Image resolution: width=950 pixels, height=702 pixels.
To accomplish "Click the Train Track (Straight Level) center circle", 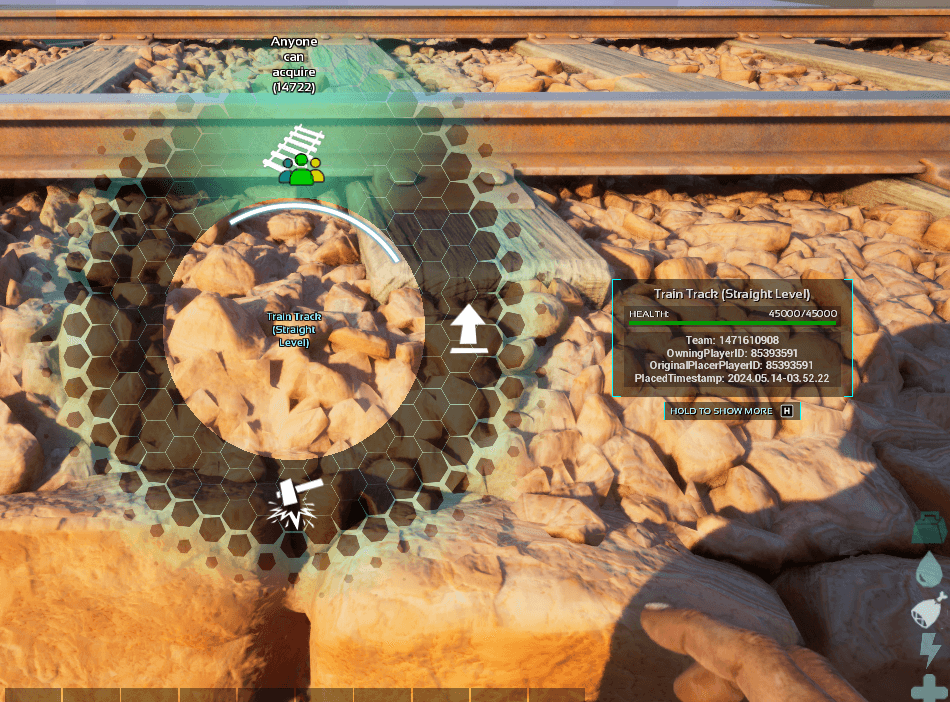I will point(293,330).
